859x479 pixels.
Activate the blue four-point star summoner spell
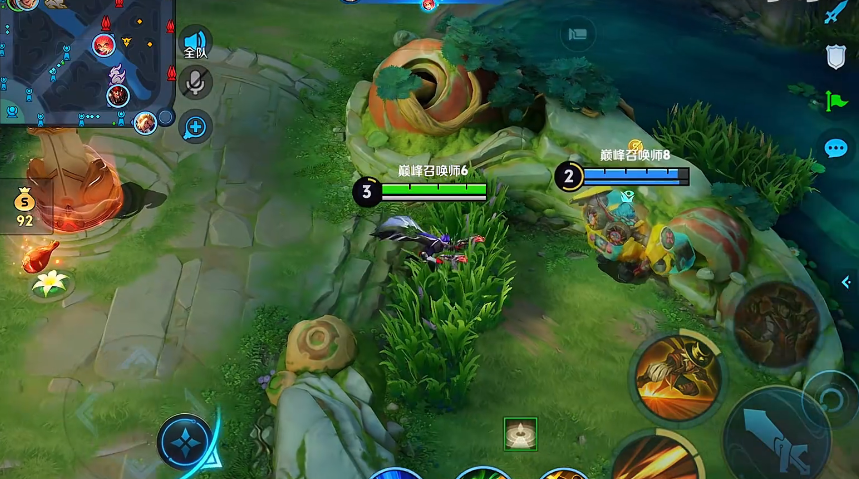(186, 443)
